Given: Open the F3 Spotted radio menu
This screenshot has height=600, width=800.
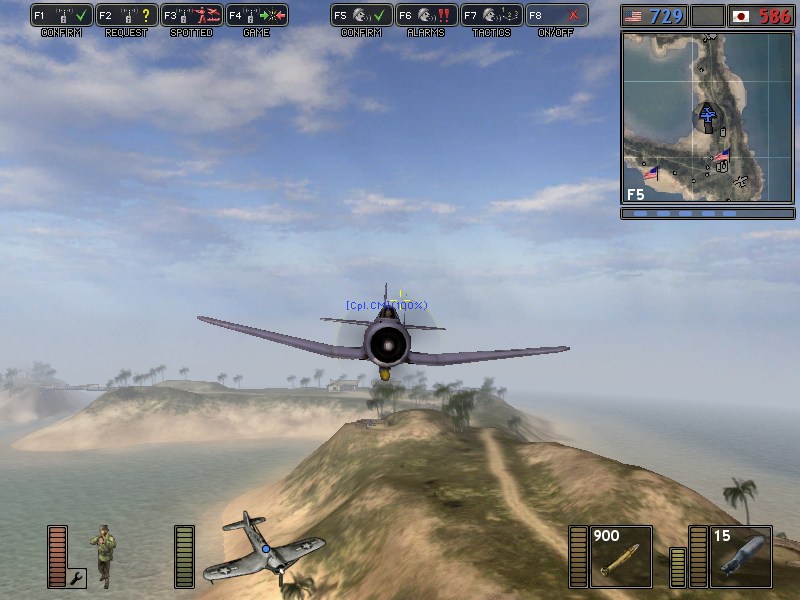Looking at the screenshot, I should point(192,15).
